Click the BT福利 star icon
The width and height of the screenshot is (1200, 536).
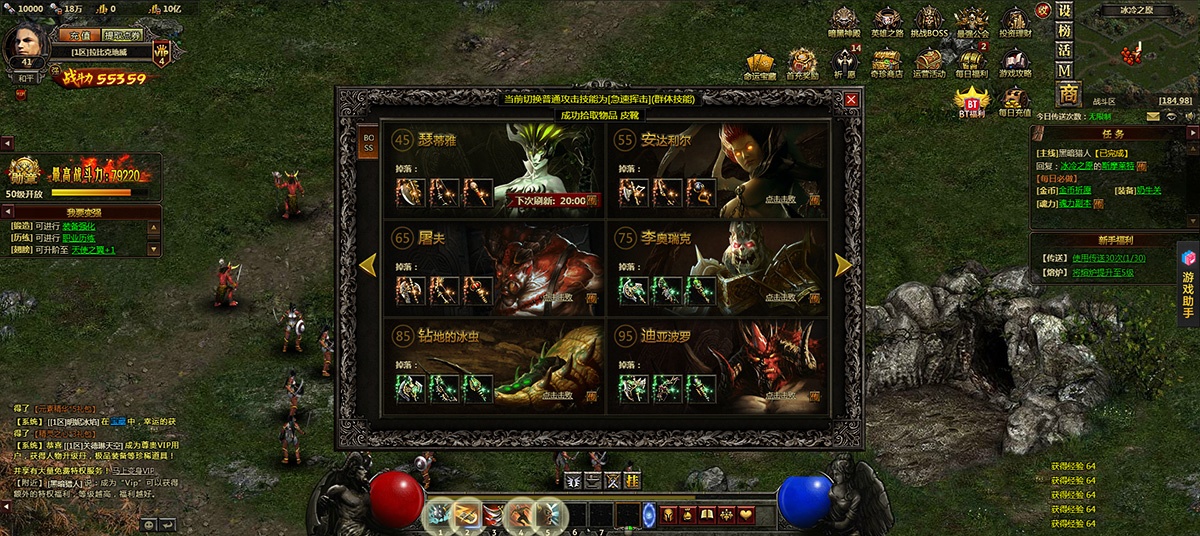[x=971, y=101]
